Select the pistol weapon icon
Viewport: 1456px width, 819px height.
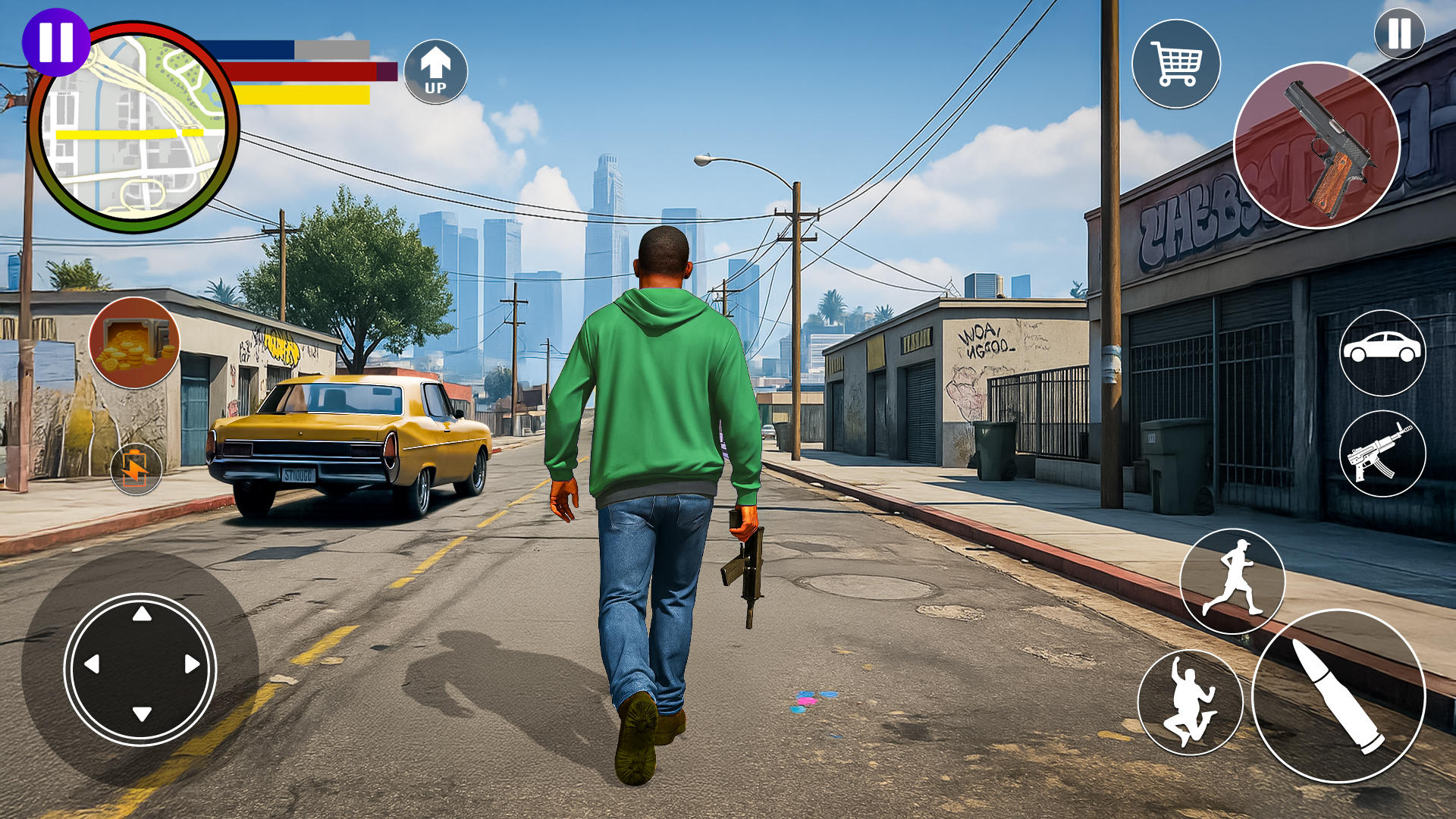(x=1316, y=146)
